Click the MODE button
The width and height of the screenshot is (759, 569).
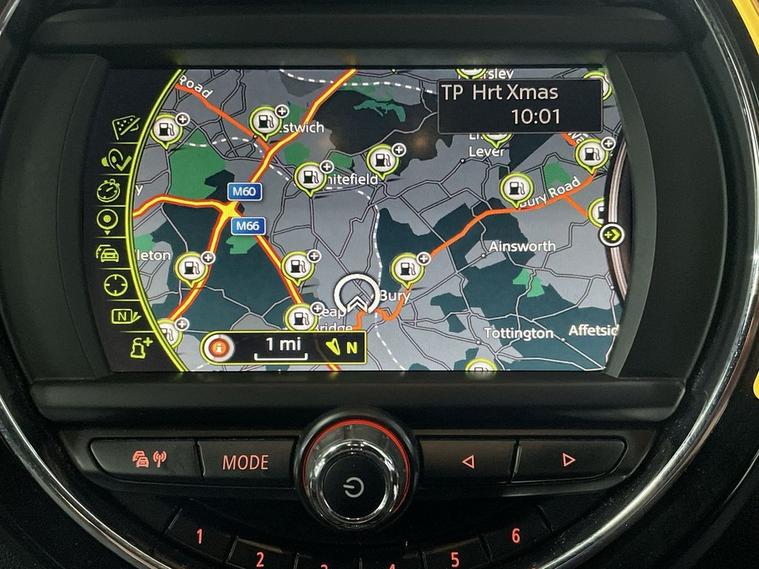pos(245,461)
